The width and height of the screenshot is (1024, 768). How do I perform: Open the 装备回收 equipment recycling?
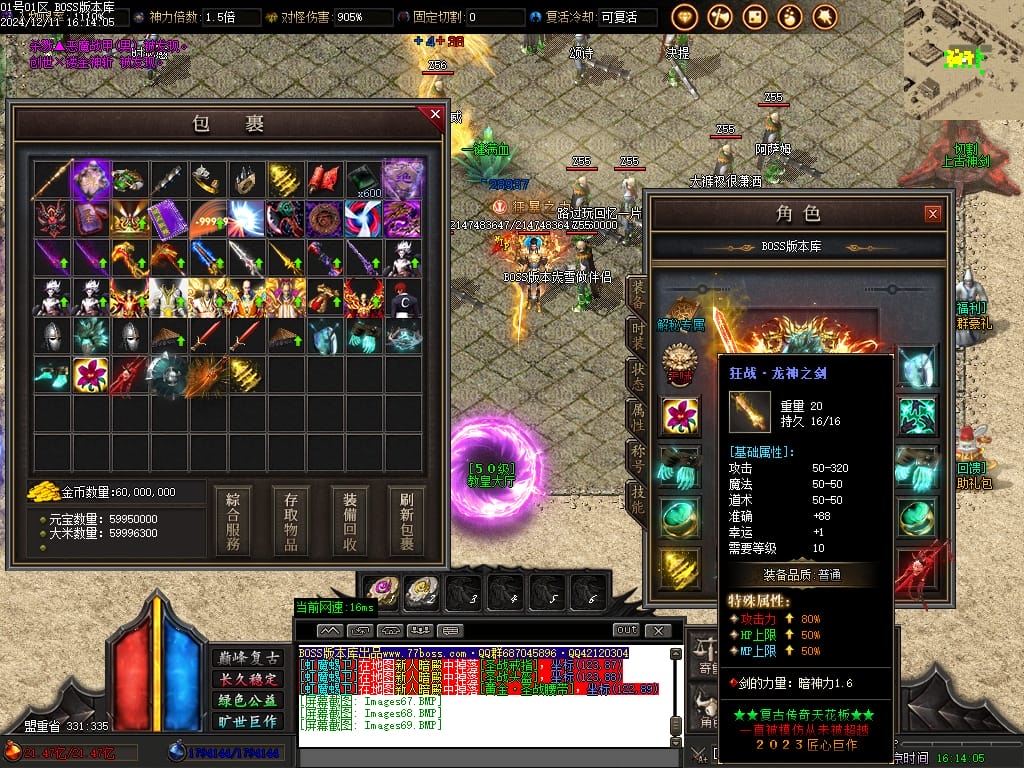point(349,521)
